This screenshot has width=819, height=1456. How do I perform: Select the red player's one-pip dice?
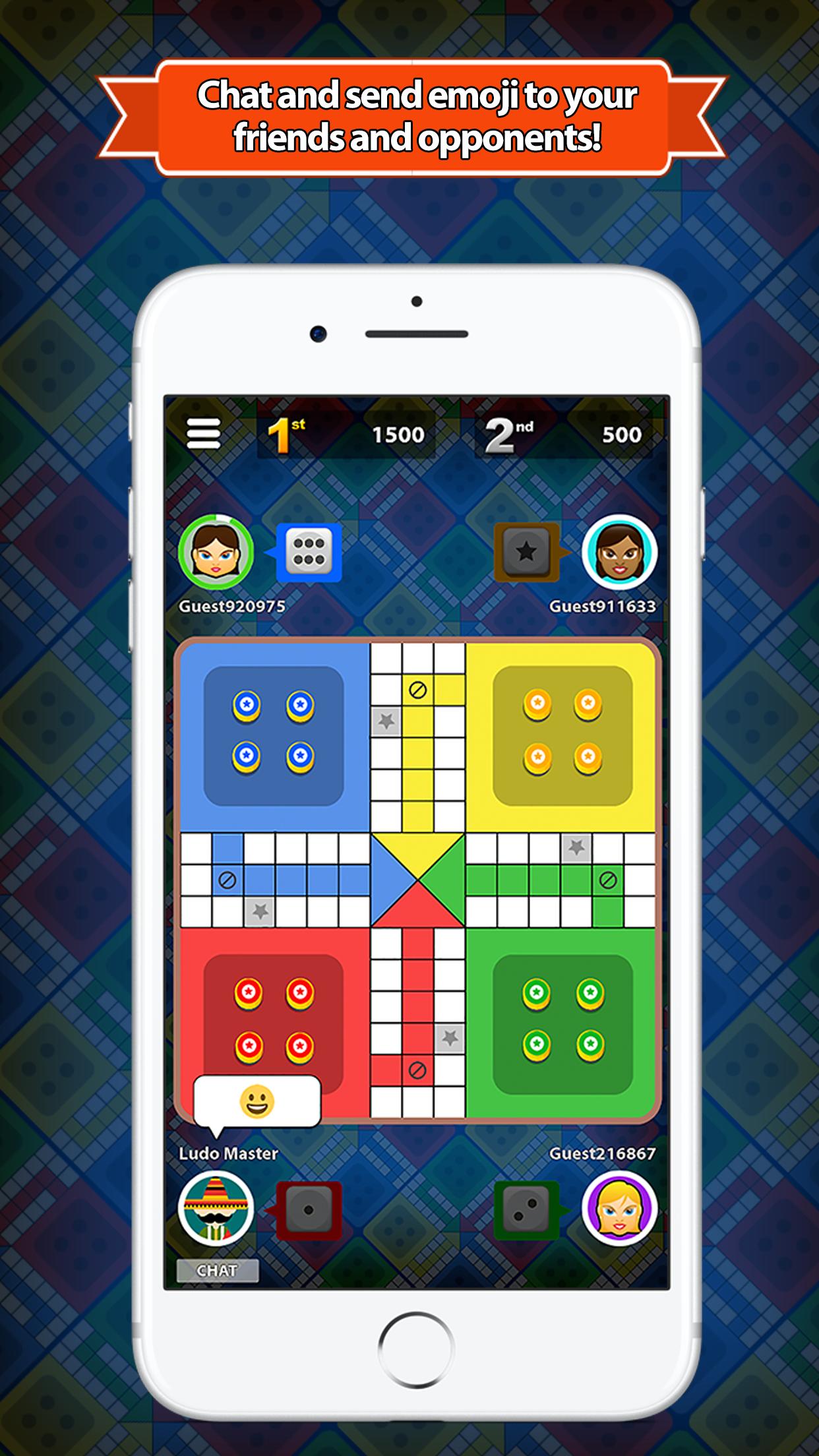pos(309,1210)
